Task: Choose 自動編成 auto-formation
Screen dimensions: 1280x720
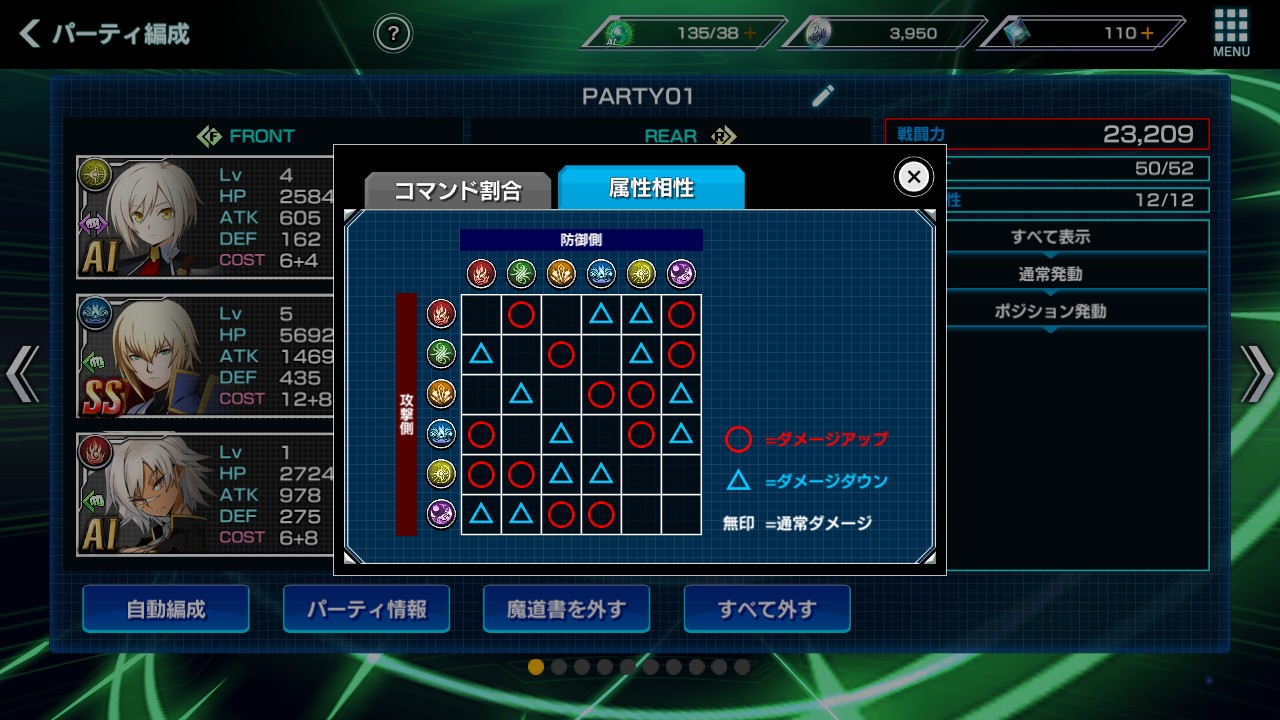Action: click(x=166, y=609)
